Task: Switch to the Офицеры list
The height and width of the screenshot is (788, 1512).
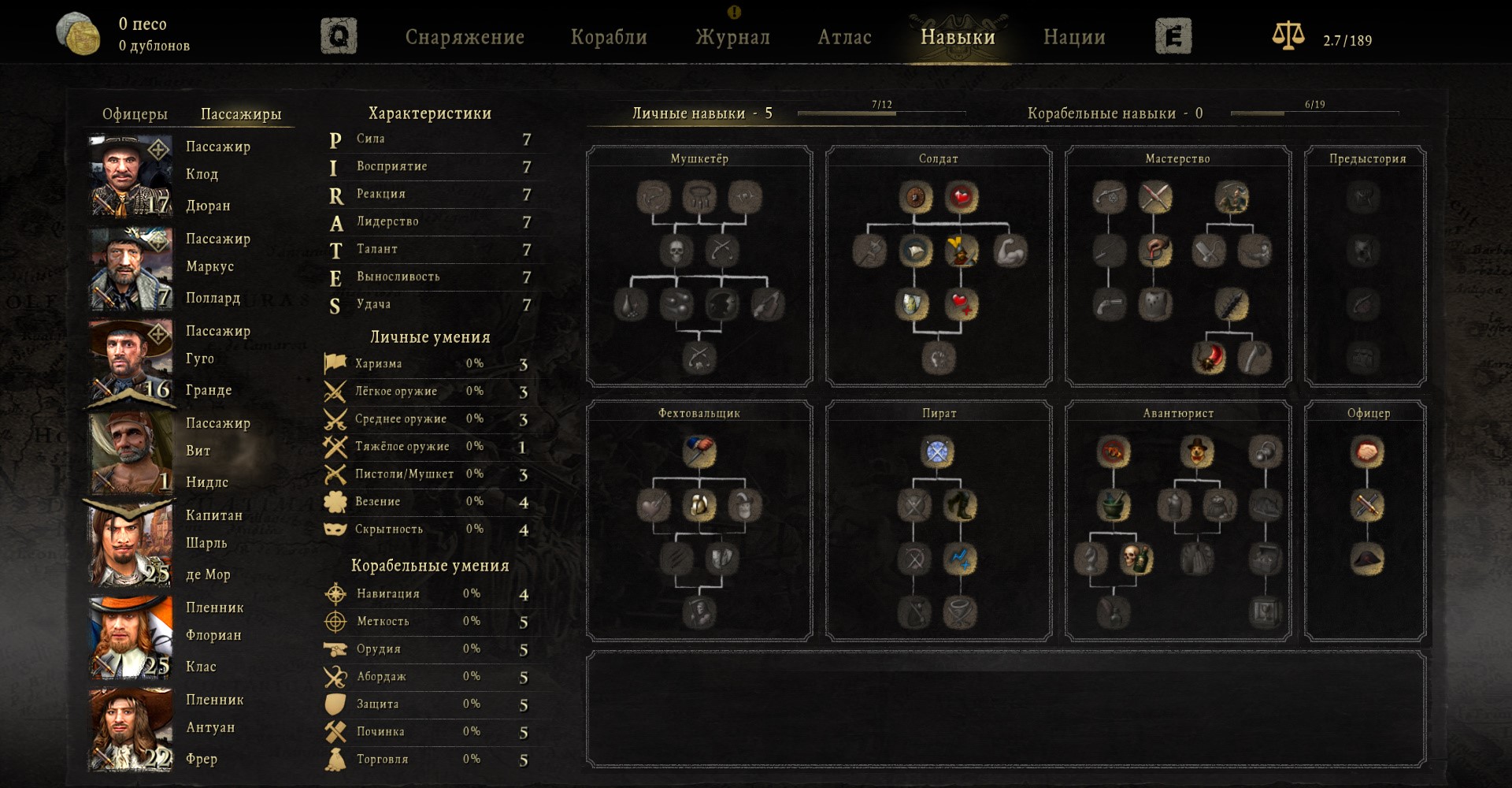Action: point(135,114)
